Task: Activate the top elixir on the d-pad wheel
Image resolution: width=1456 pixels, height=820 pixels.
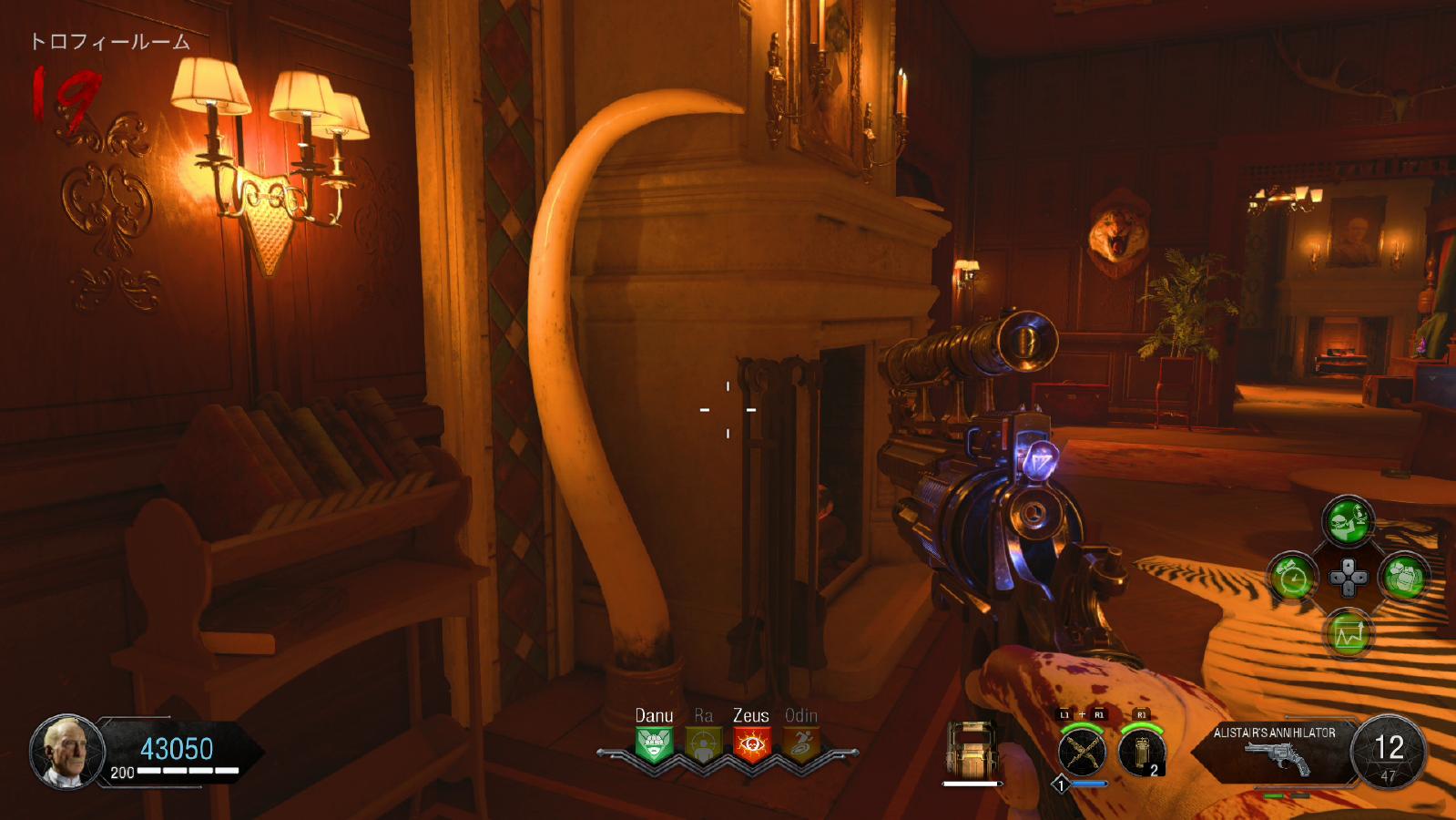Action: click(1348, 522)
